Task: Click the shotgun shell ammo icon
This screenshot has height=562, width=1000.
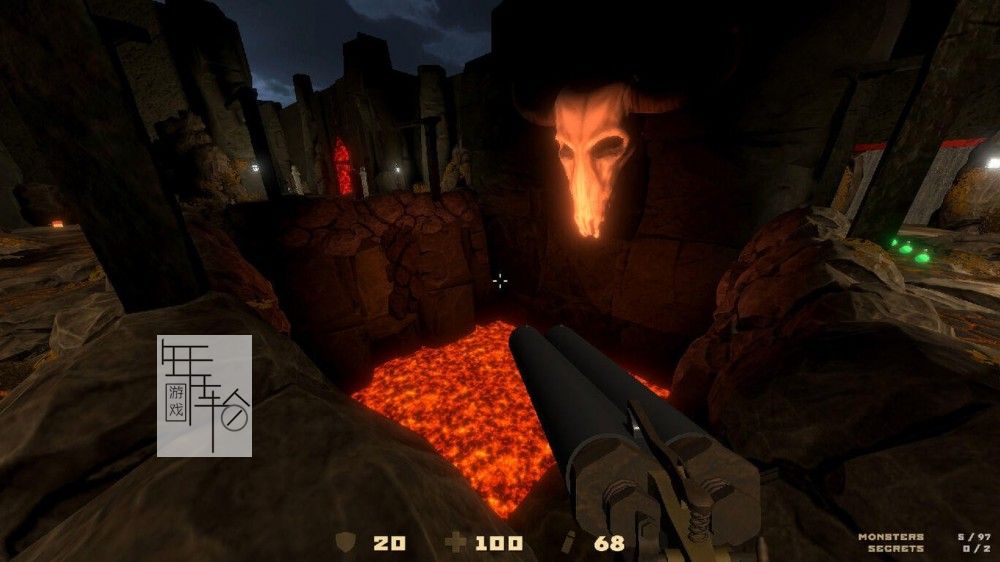Action: pyautogui.click(x=570, y=543)
